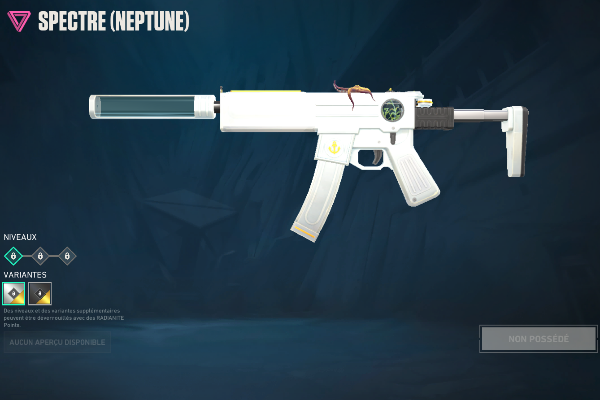Choose the level 2 upgrade diamond
The image size is (600, 400).
pos(40,256)
